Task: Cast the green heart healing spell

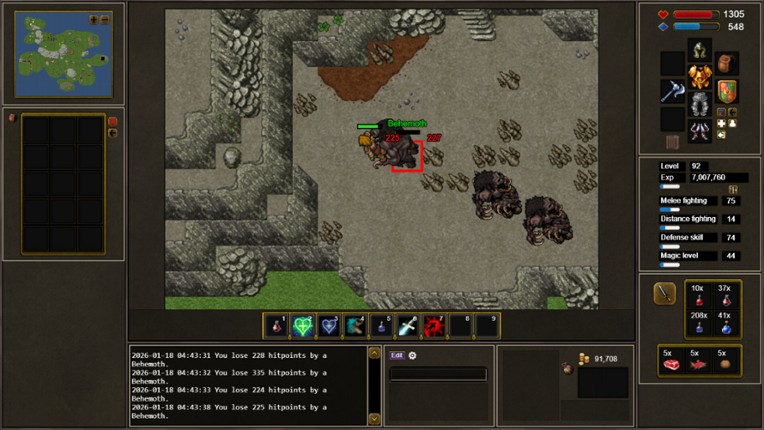Action: pyautogui.click(x=303, y=326)
